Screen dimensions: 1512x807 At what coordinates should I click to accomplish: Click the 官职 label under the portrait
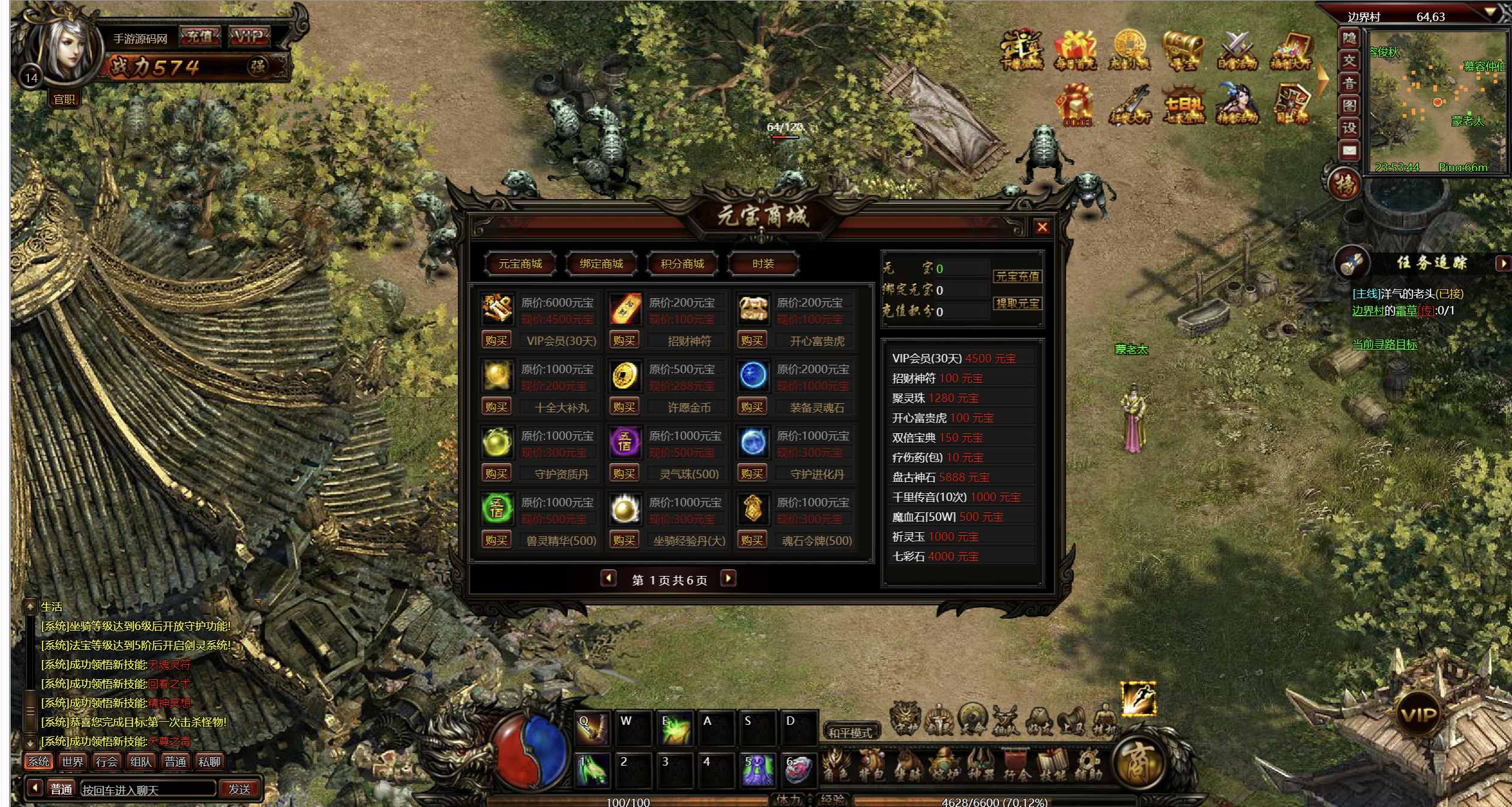point(64,100)
